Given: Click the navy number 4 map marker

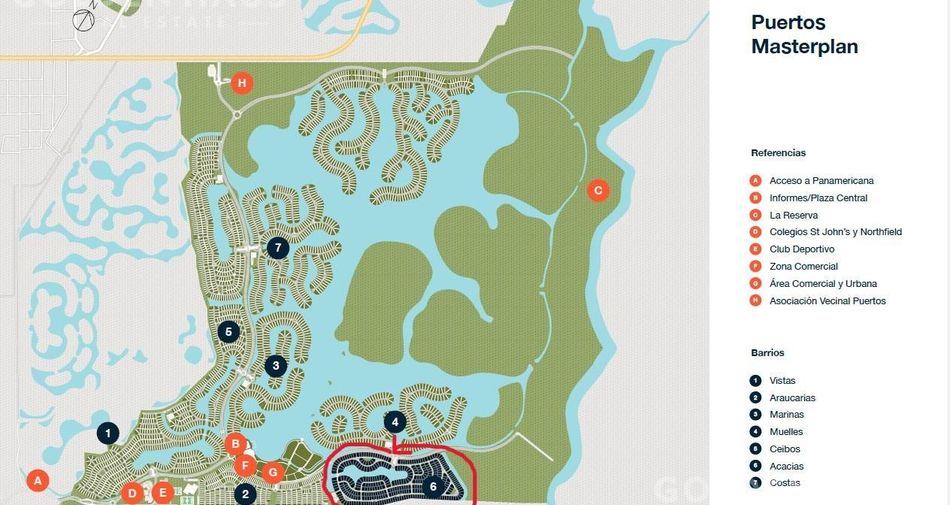Looking at the screenshot, I should [x=395, y=422].
